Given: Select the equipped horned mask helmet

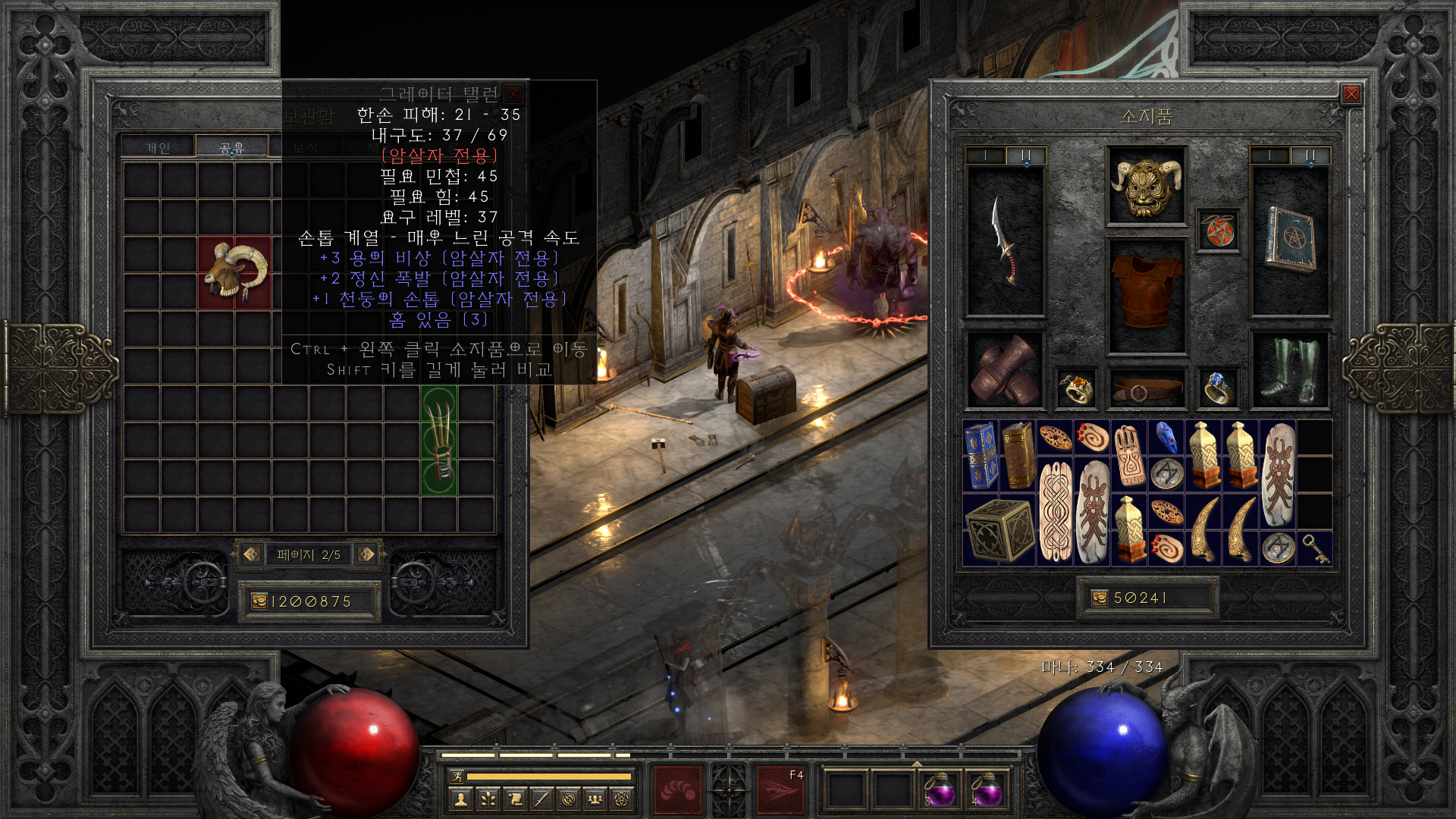Looking at the screenshot, I should (1146, 186).
